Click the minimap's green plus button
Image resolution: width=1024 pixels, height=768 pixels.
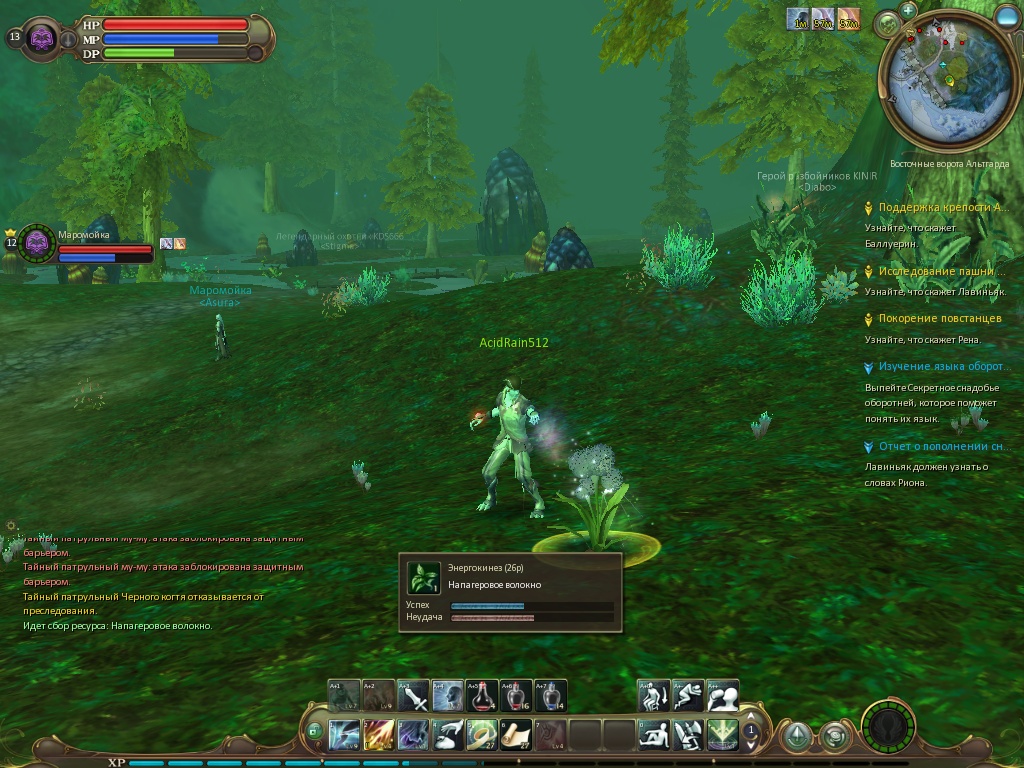[908, 9]
